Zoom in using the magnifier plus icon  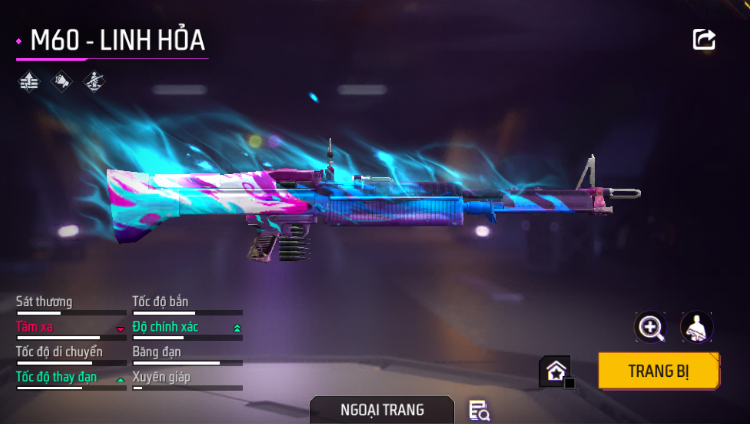click(x=651, y=327)
